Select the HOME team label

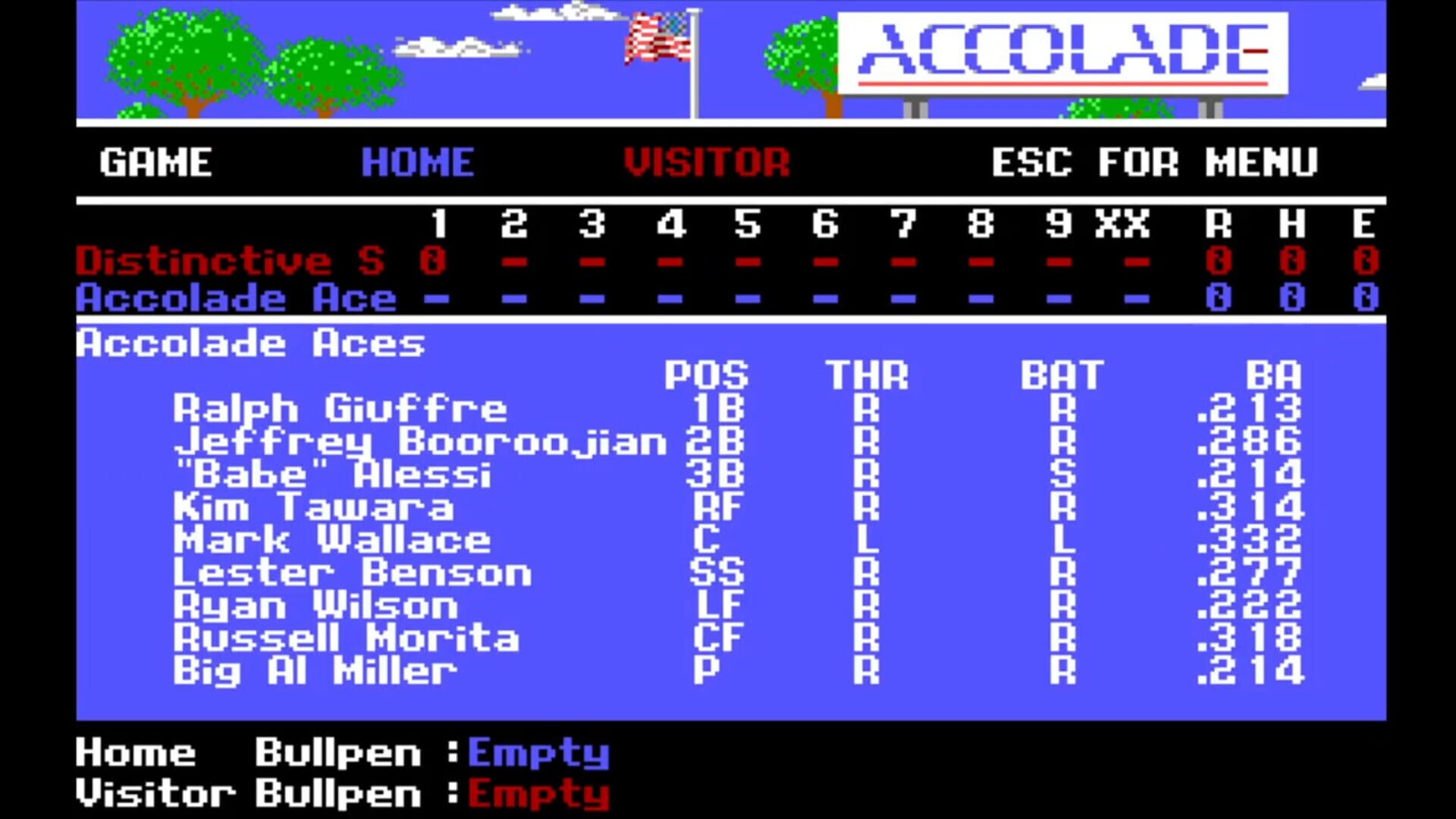tap(417, 161)
